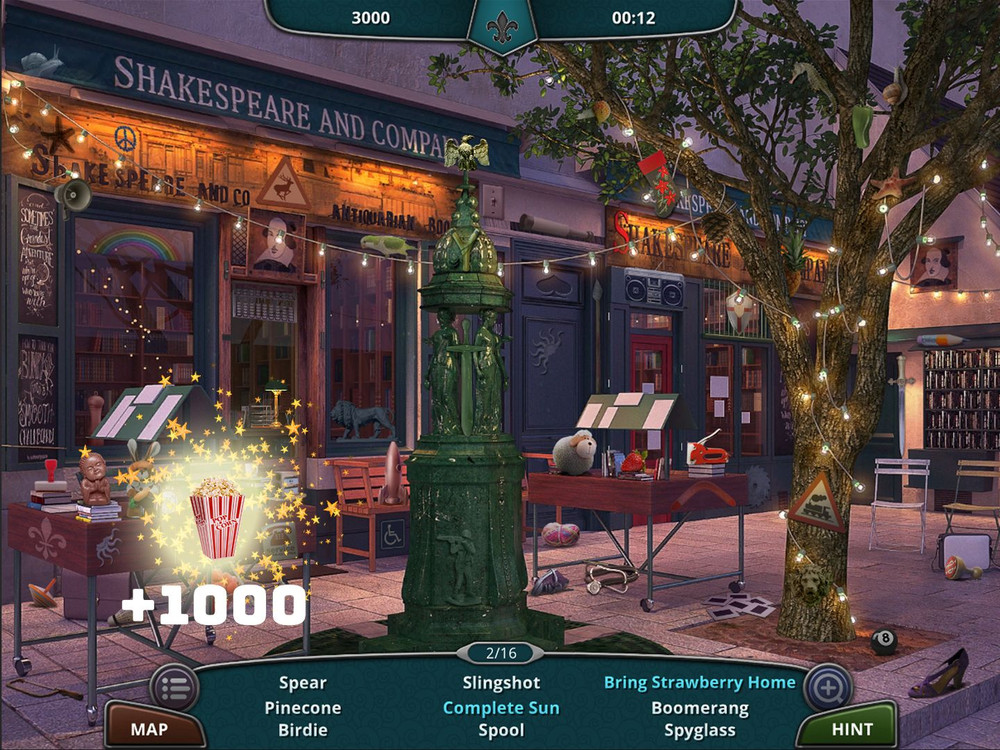This screenshot has height=750, width=1000.
Task: Select Birdie in the item list
Action: point(302,730)
